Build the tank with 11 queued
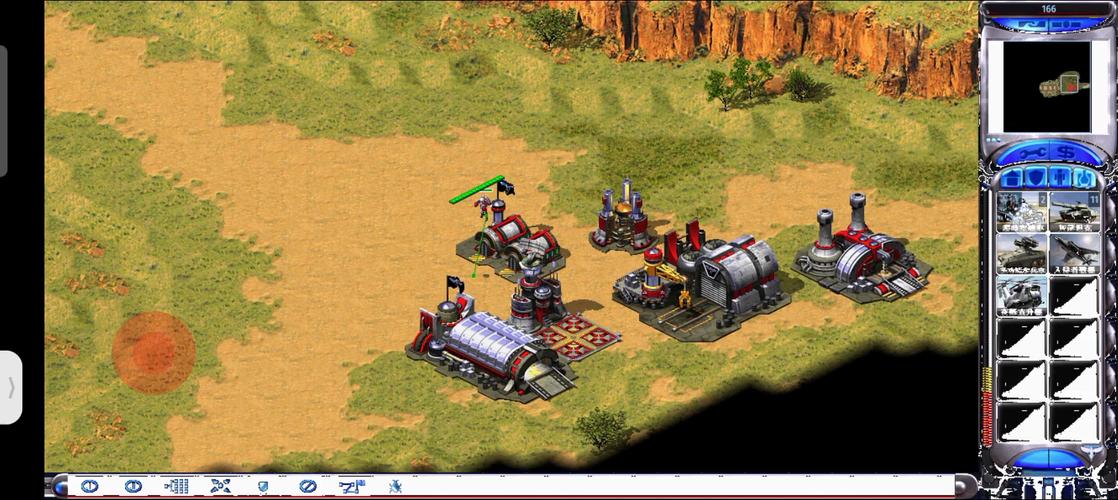1118x500 pixels. pyautogui.click(x=1073, y=211)
